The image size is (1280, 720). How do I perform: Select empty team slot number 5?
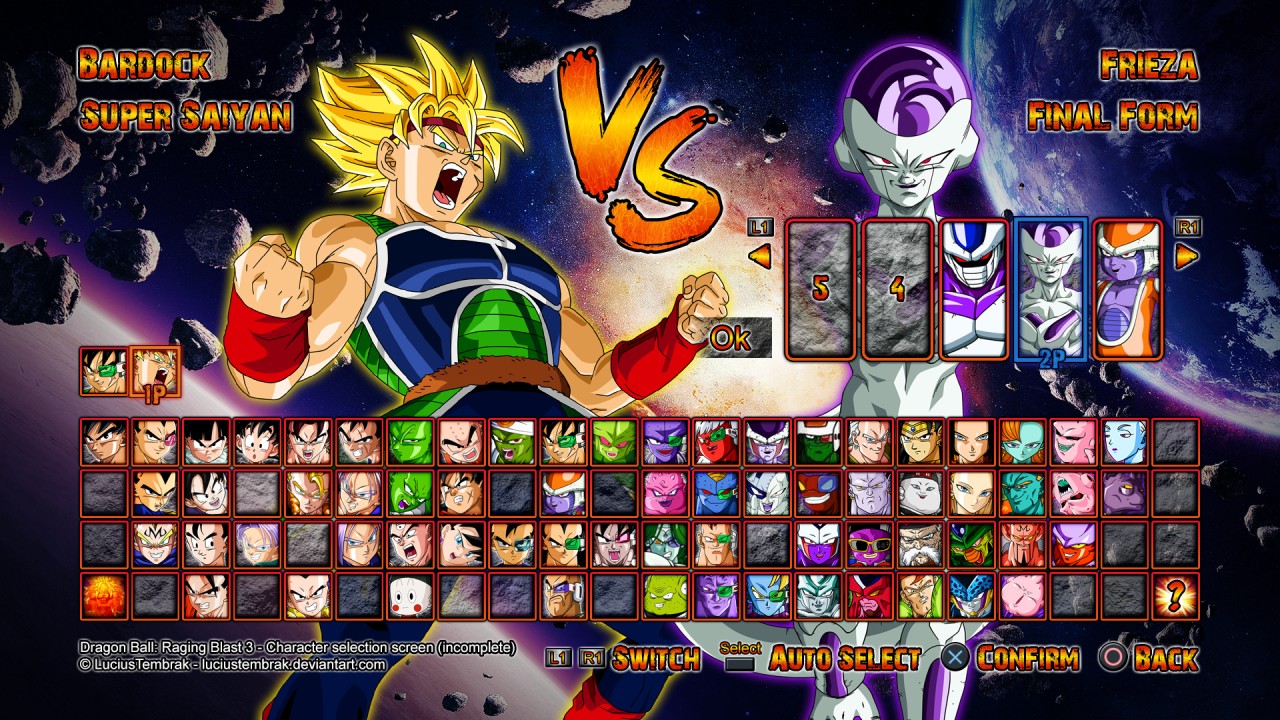pyautogui.click(x=820, y=289)
